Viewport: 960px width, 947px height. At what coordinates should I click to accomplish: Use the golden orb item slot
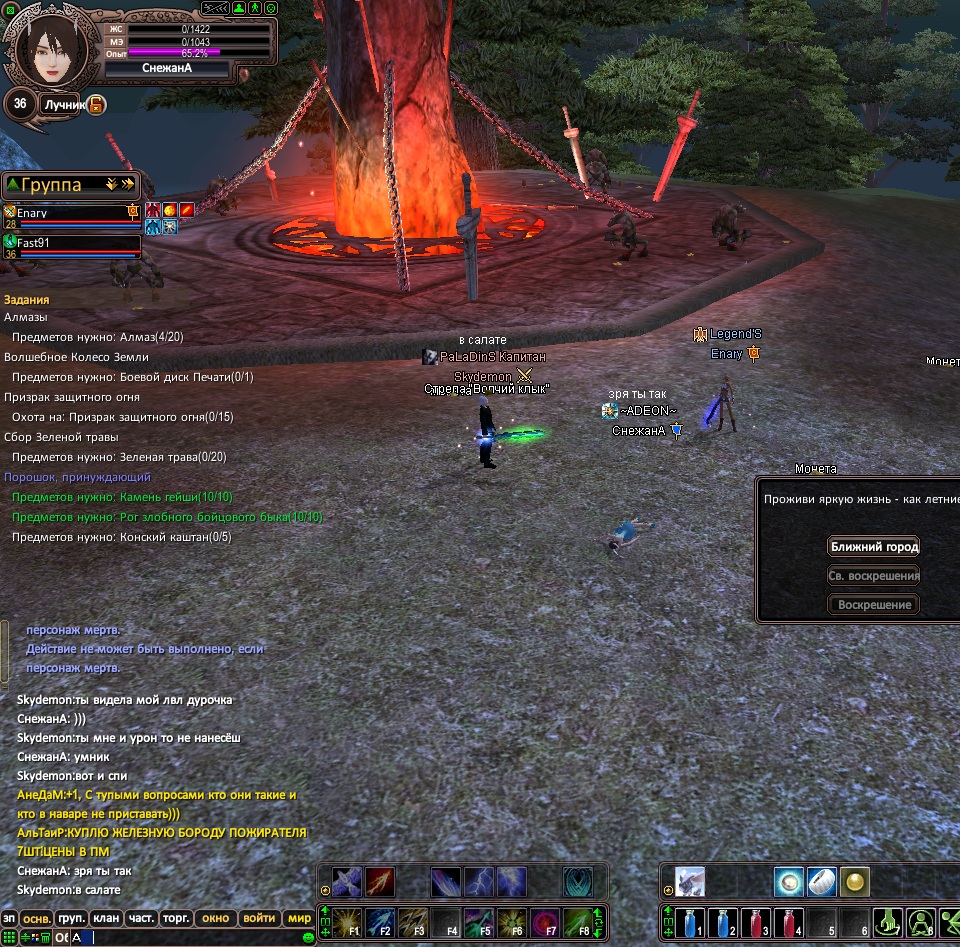(854, 881)
